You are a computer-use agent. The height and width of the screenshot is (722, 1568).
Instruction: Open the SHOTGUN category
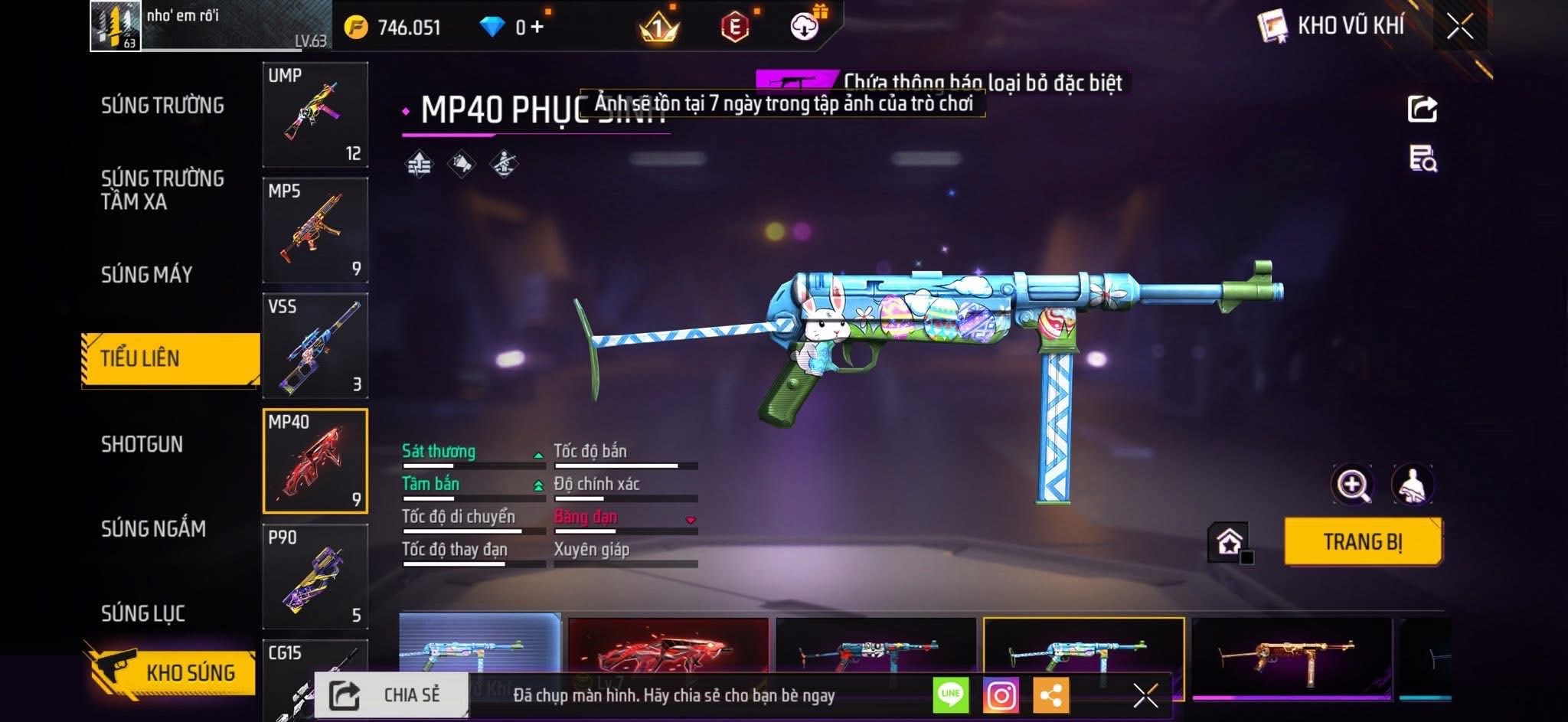pyautogui.click(x=142, y=444)
